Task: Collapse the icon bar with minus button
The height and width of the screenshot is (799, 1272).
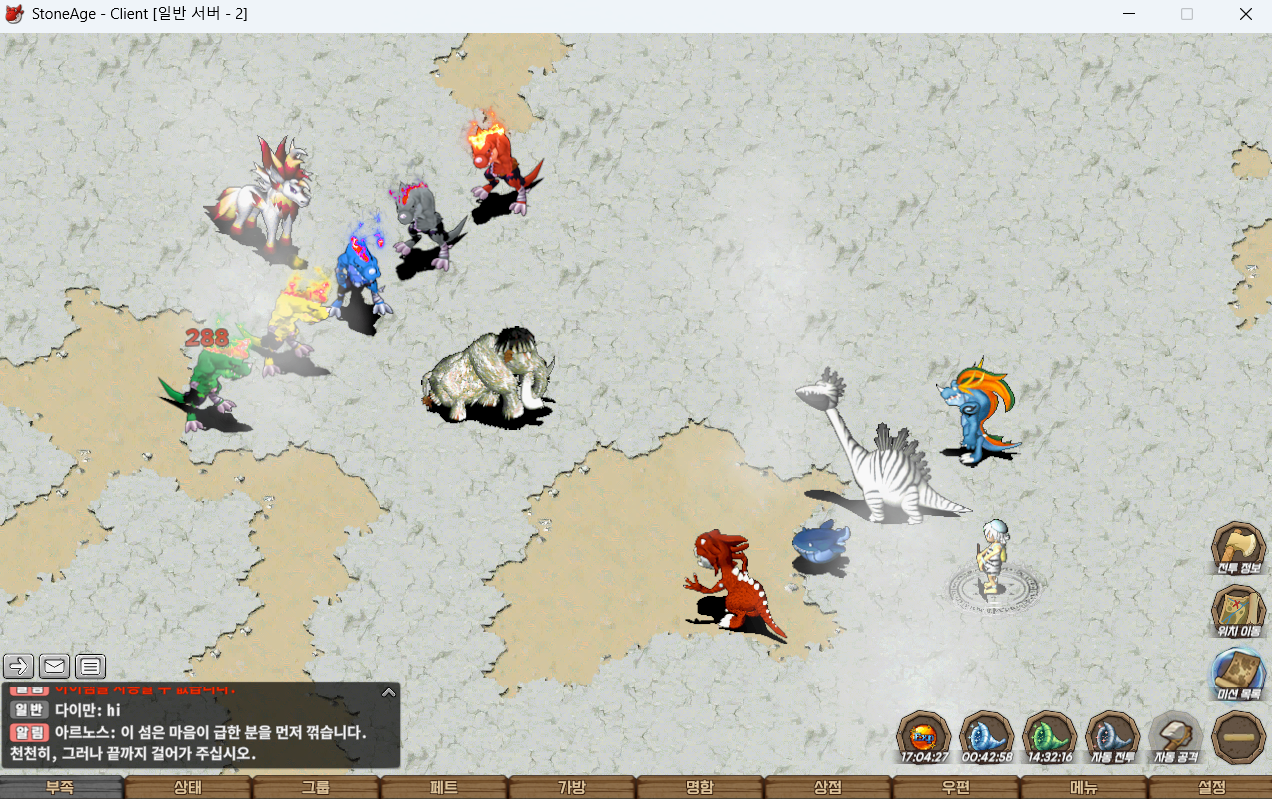Action: coord(1239,737)
